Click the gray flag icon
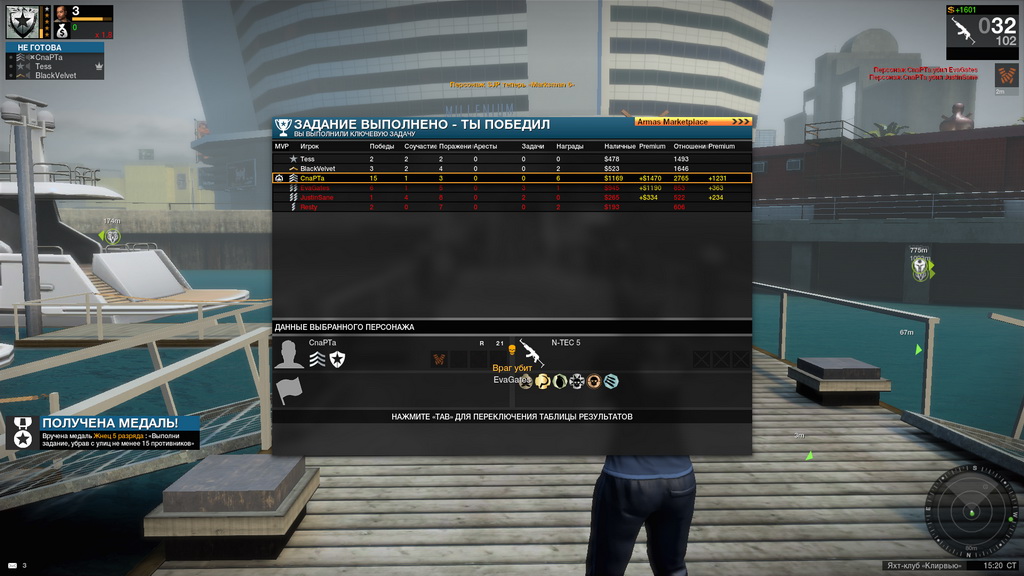 289,391
